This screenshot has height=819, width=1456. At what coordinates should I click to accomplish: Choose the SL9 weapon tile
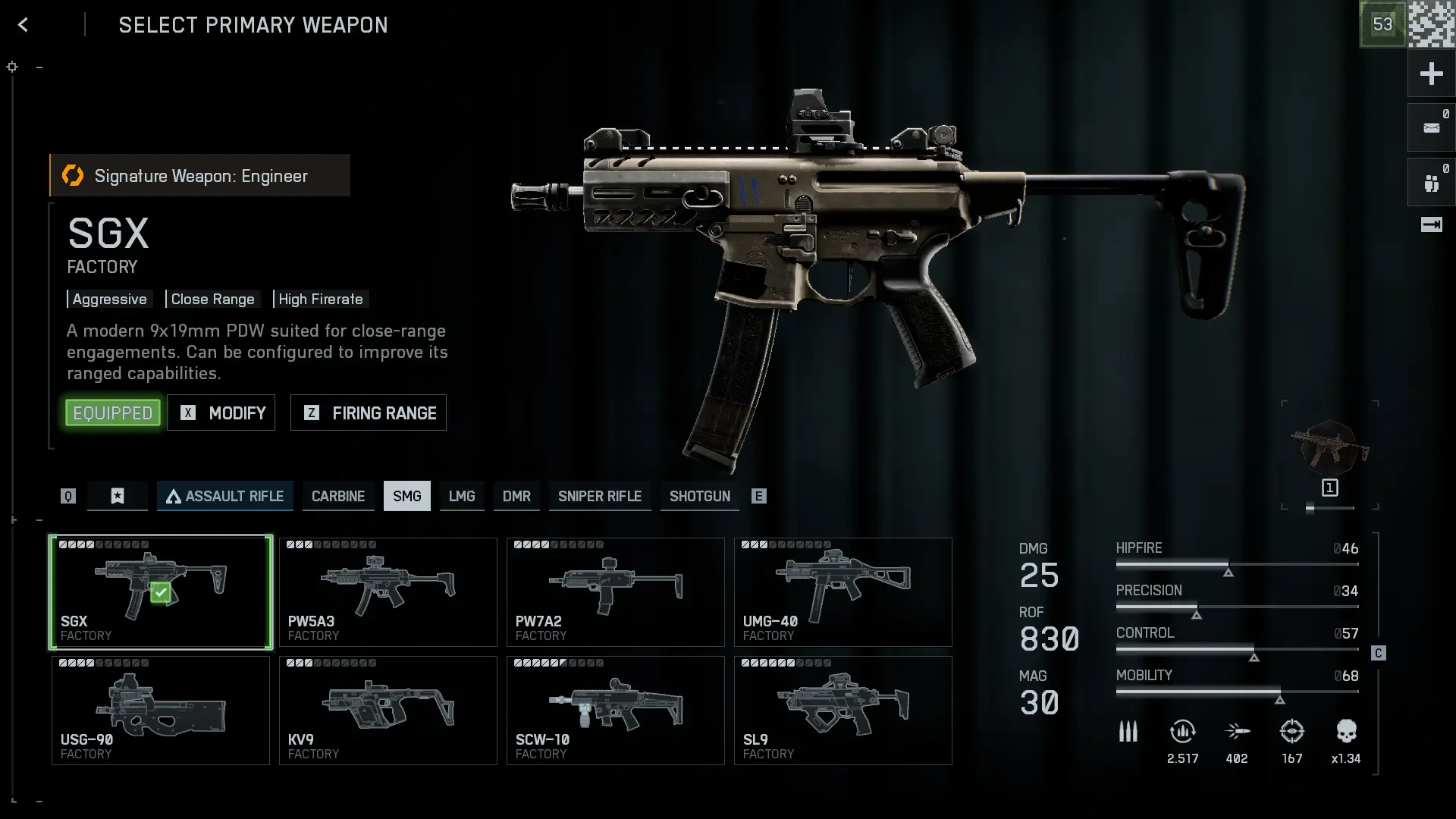point(843,711)
